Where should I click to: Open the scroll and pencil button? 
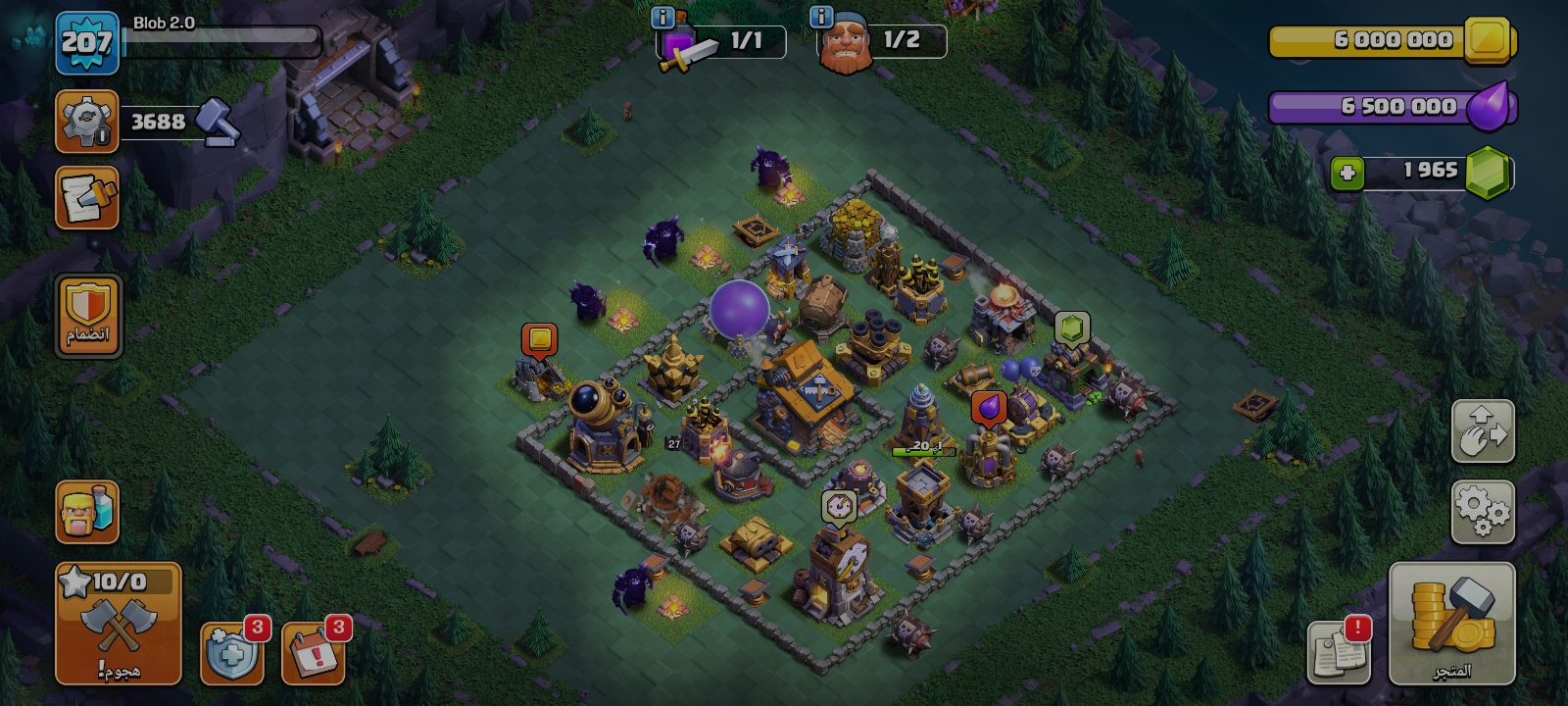(x=87, y=197)
